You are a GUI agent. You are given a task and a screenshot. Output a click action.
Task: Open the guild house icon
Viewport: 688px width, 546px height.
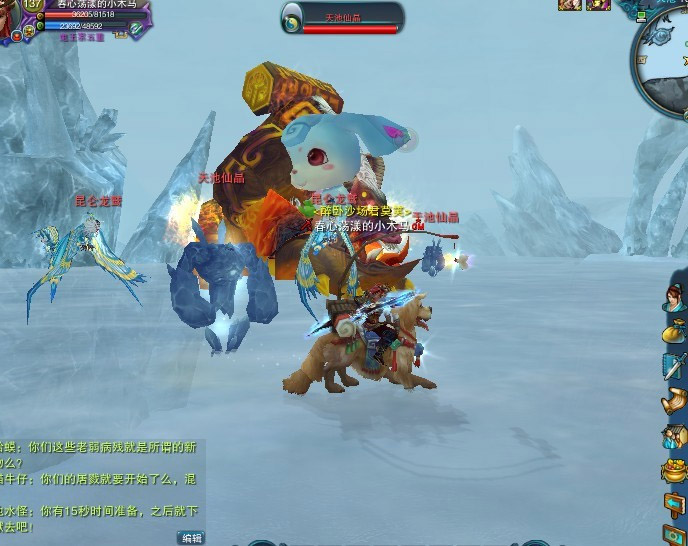click(x=675, y=436)
